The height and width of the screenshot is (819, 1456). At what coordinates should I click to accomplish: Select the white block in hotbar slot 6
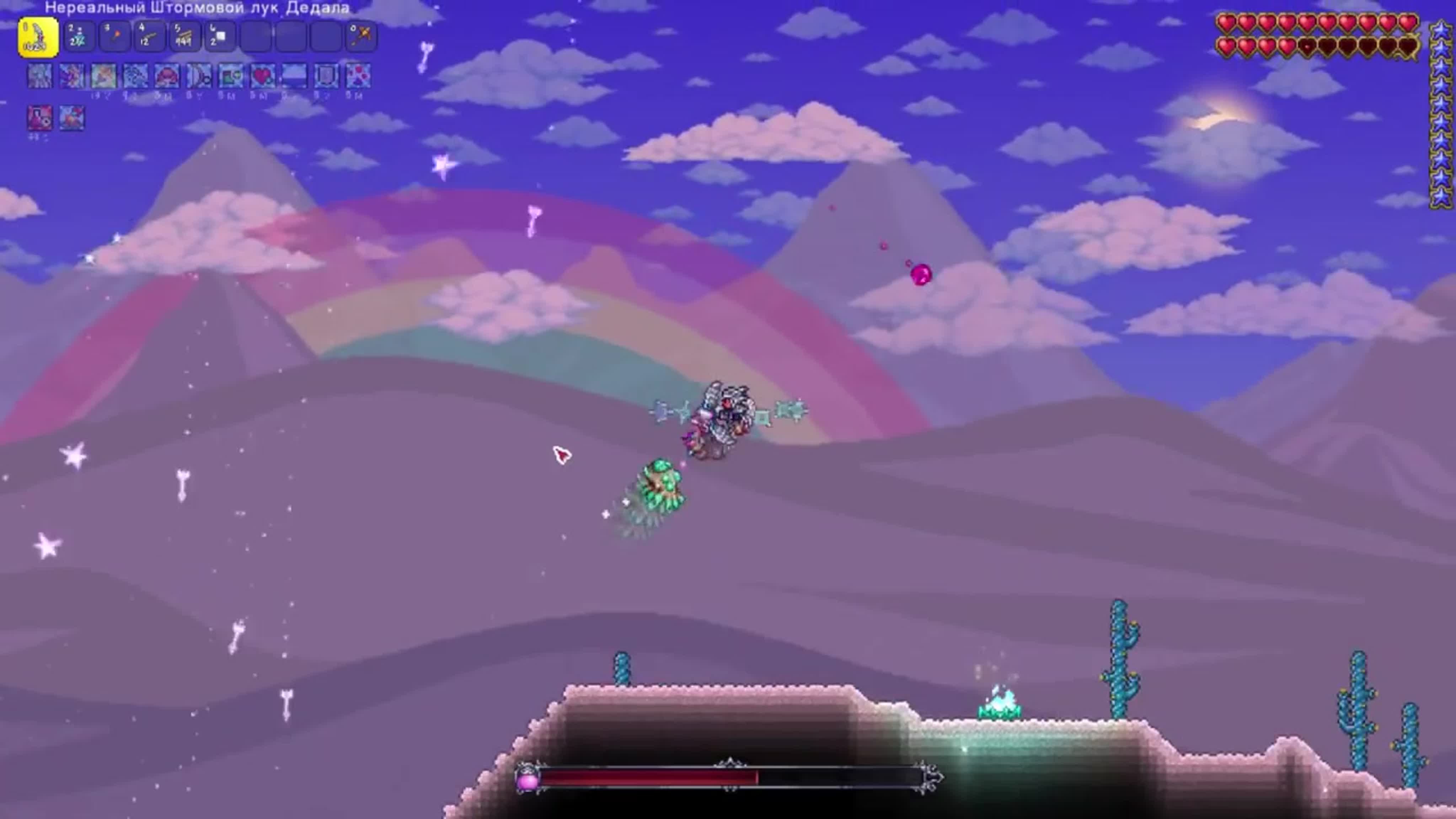[219, 37]
